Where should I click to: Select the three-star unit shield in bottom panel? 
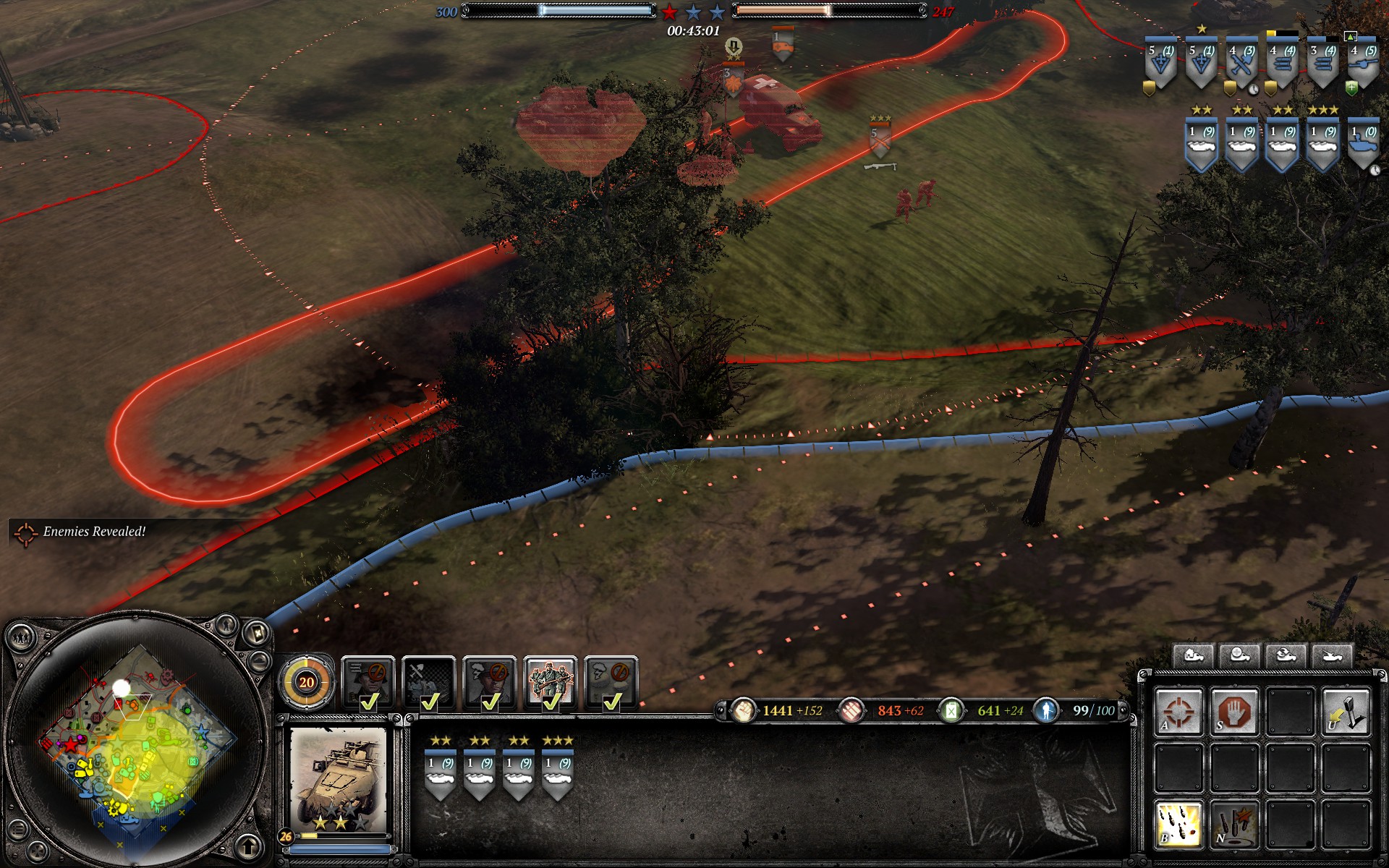pos(558,773)
